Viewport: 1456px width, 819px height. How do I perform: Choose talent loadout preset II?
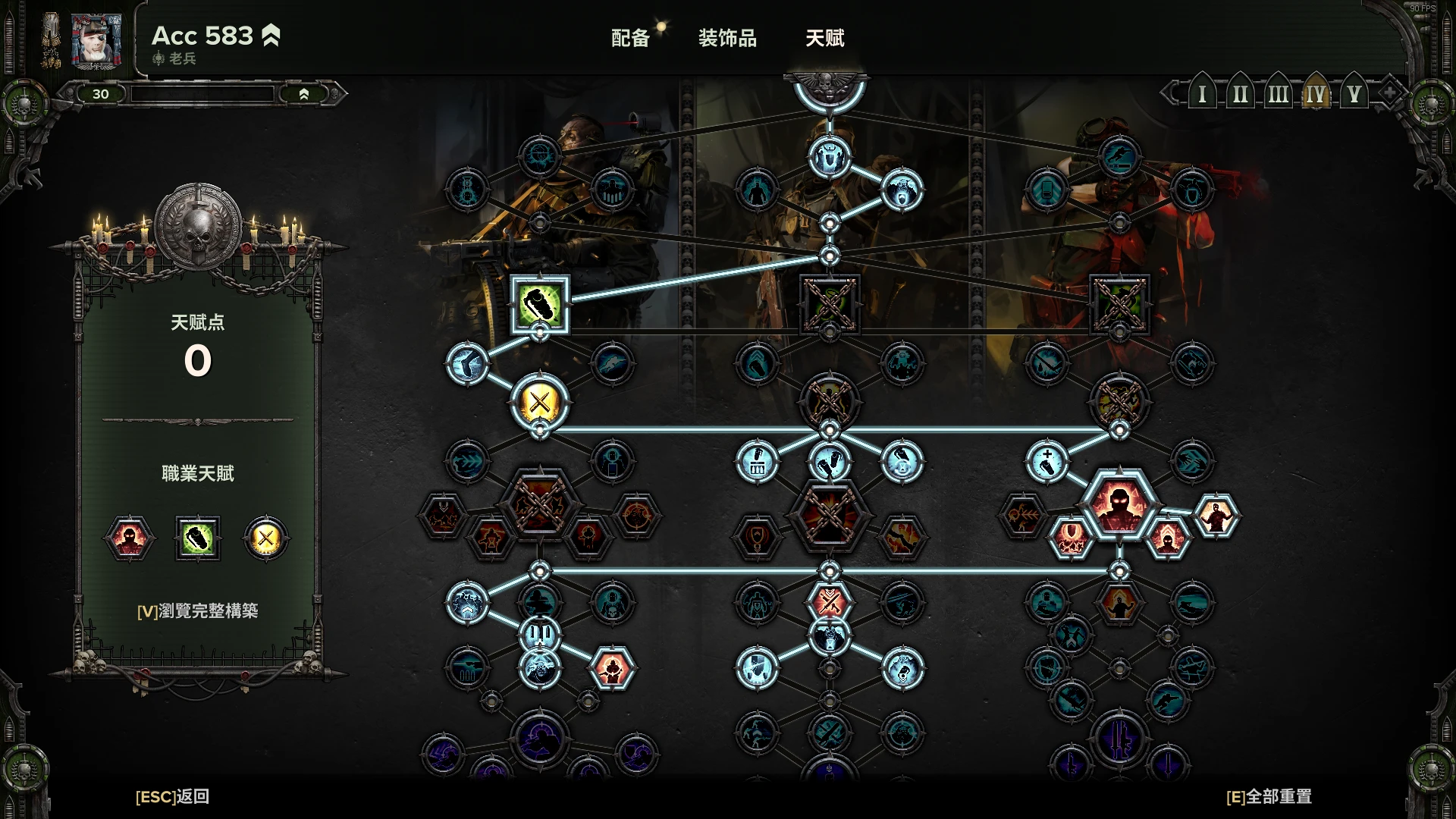(x=1240, y=95)
